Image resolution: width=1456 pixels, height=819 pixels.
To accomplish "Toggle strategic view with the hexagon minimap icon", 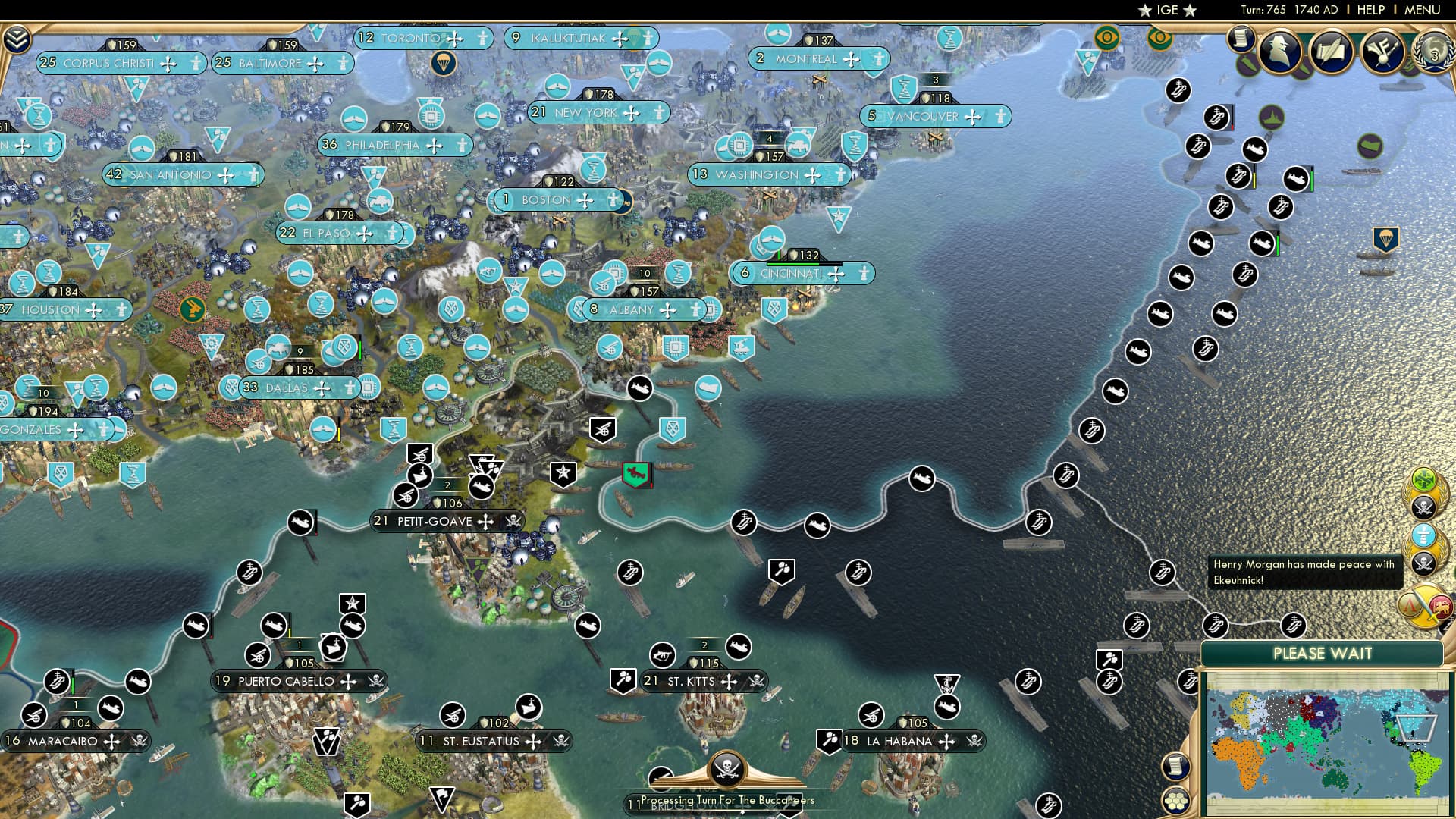I will tap(1176, 800).
